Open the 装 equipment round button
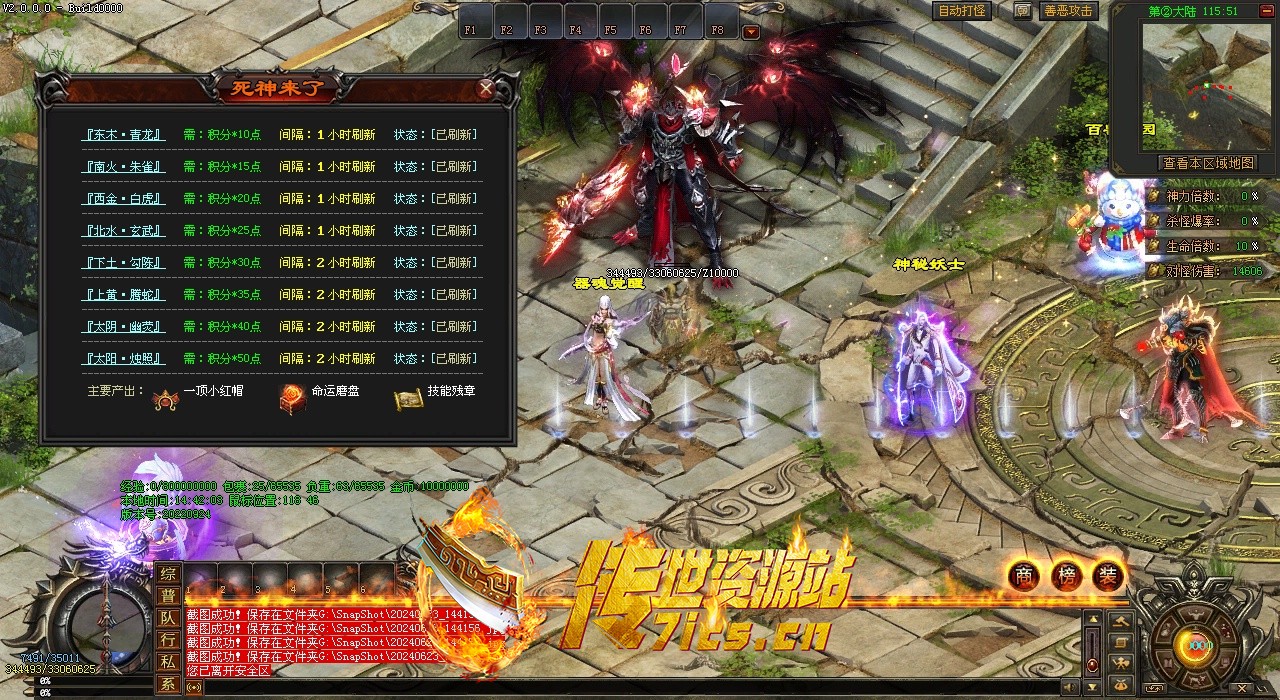The height and width of the screenshot is (700, 1280). coord(1108,575)
